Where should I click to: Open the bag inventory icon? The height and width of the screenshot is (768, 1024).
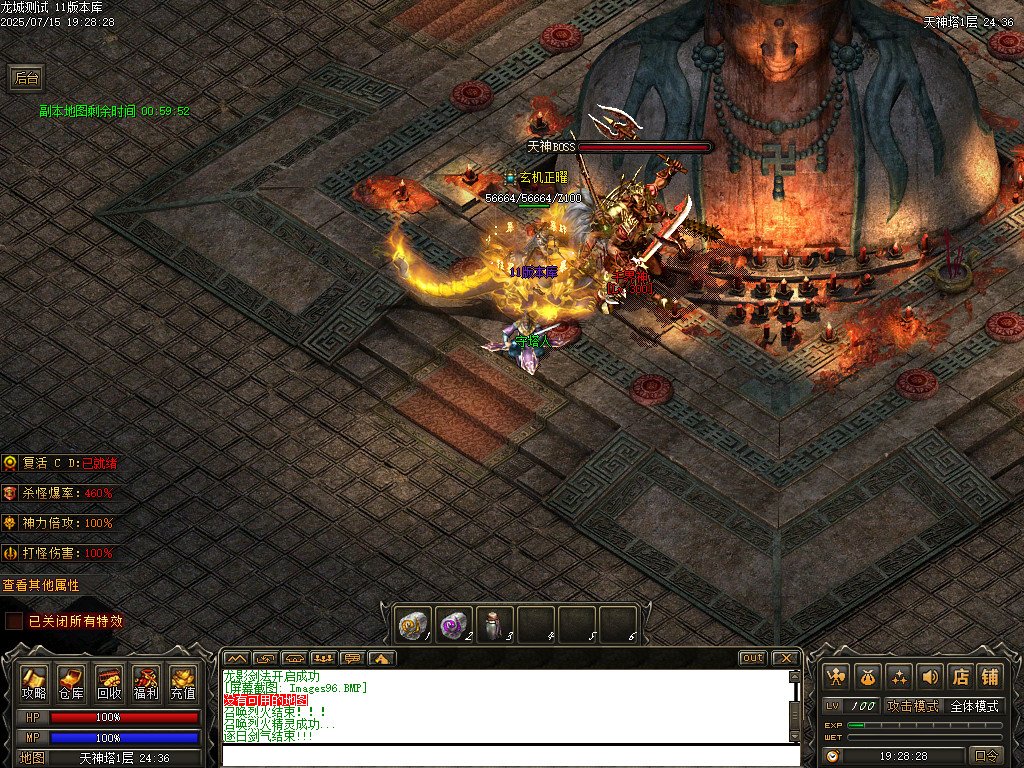pos(867,677)
